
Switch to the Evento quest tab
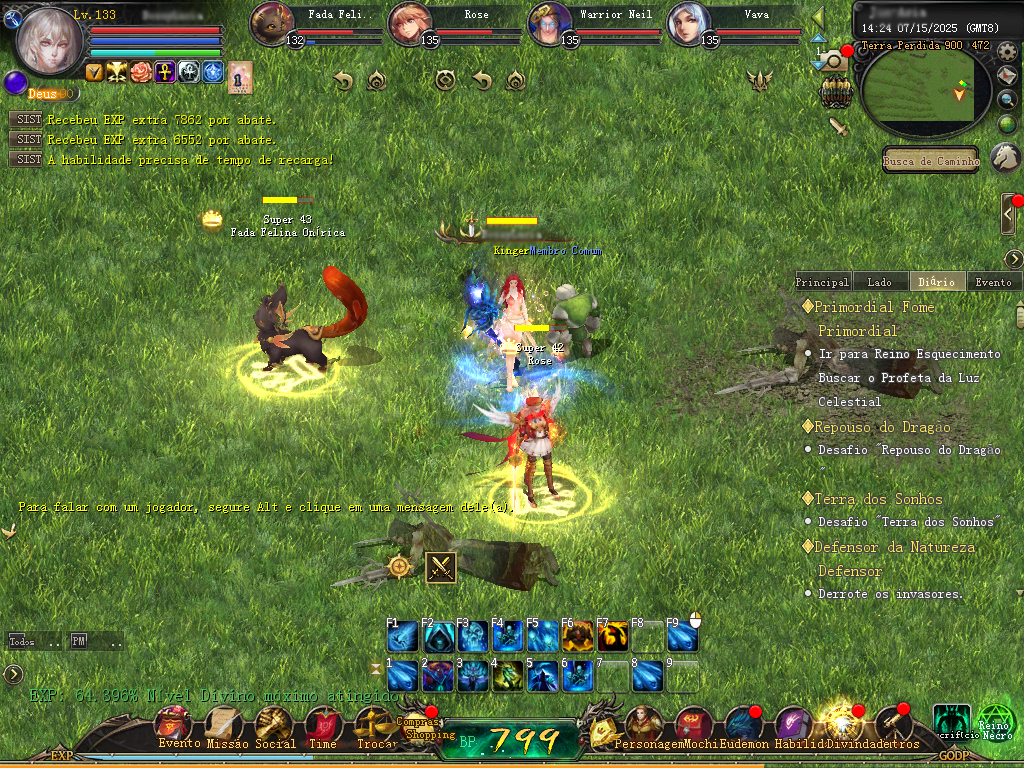[x=993, y=282]
